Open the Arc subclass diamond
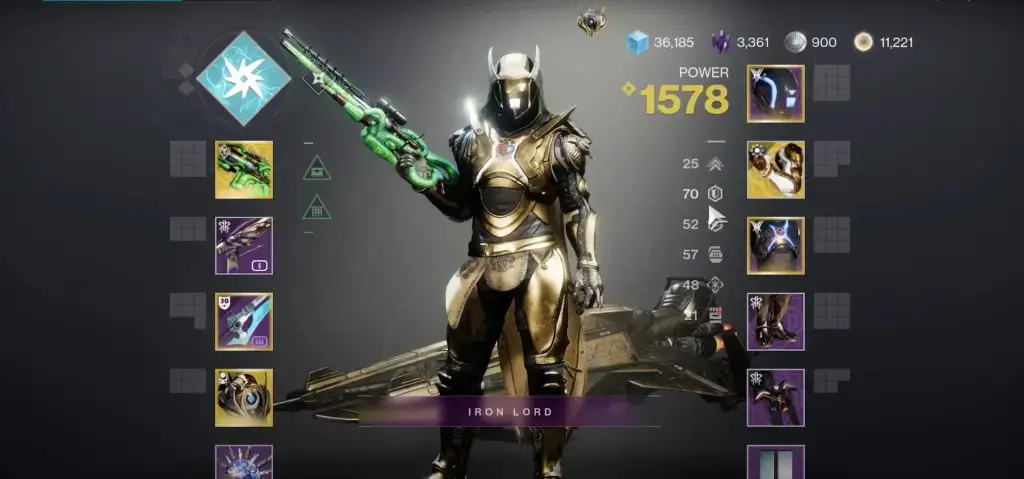The width and height of the screenshot is (1024, 479). (x=243, y=78)
